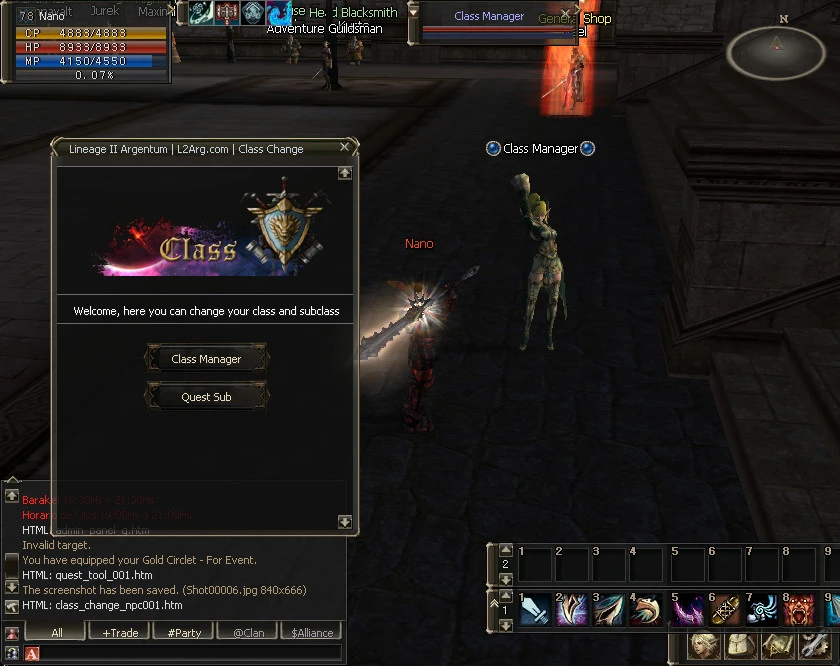The image size is (840, 666).
Task: Trigger the winged boot skill in slot 7
Action: 763,609
